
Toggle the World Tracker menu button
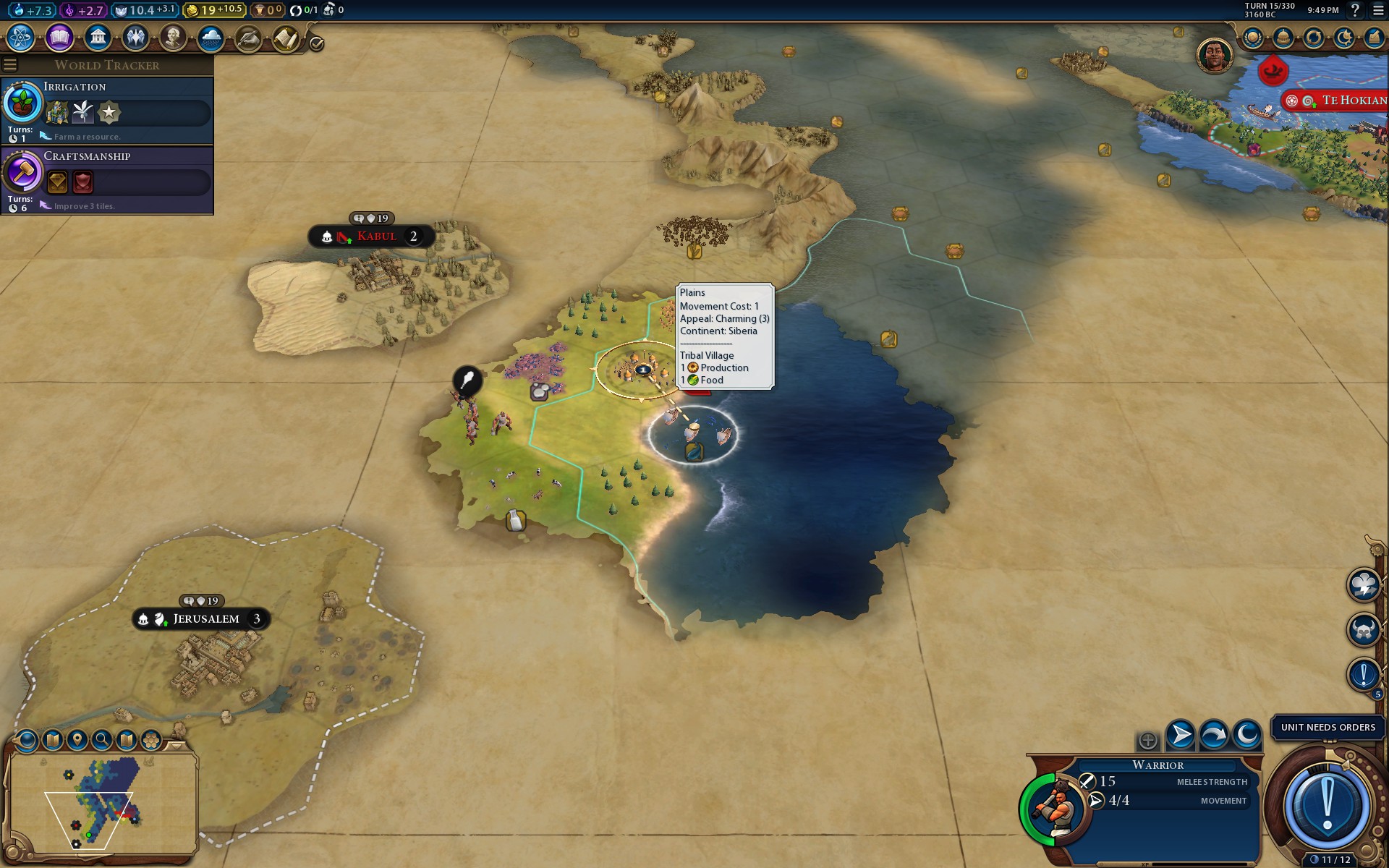10,65
